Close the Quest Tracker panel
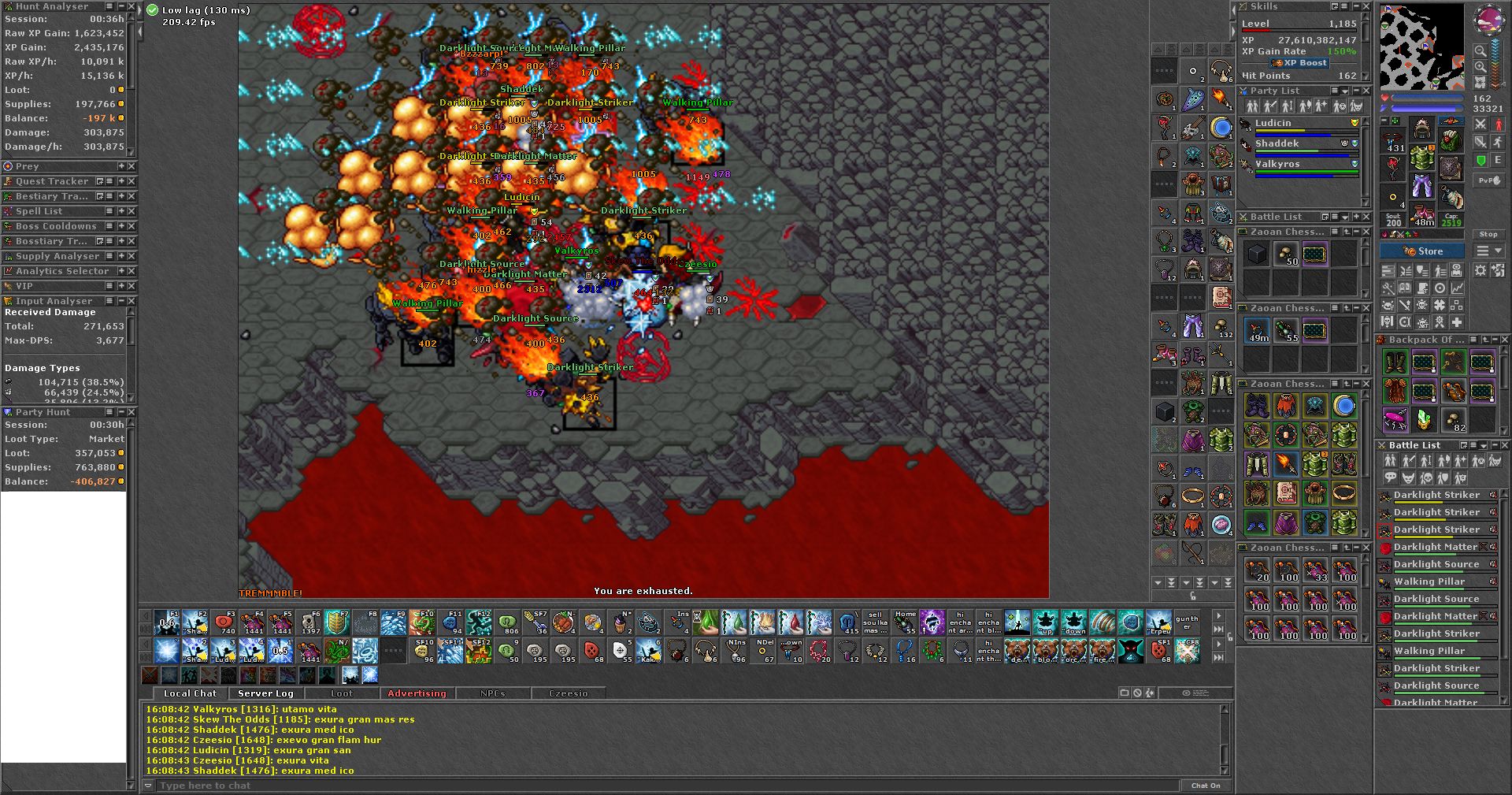 click(132, 181)
